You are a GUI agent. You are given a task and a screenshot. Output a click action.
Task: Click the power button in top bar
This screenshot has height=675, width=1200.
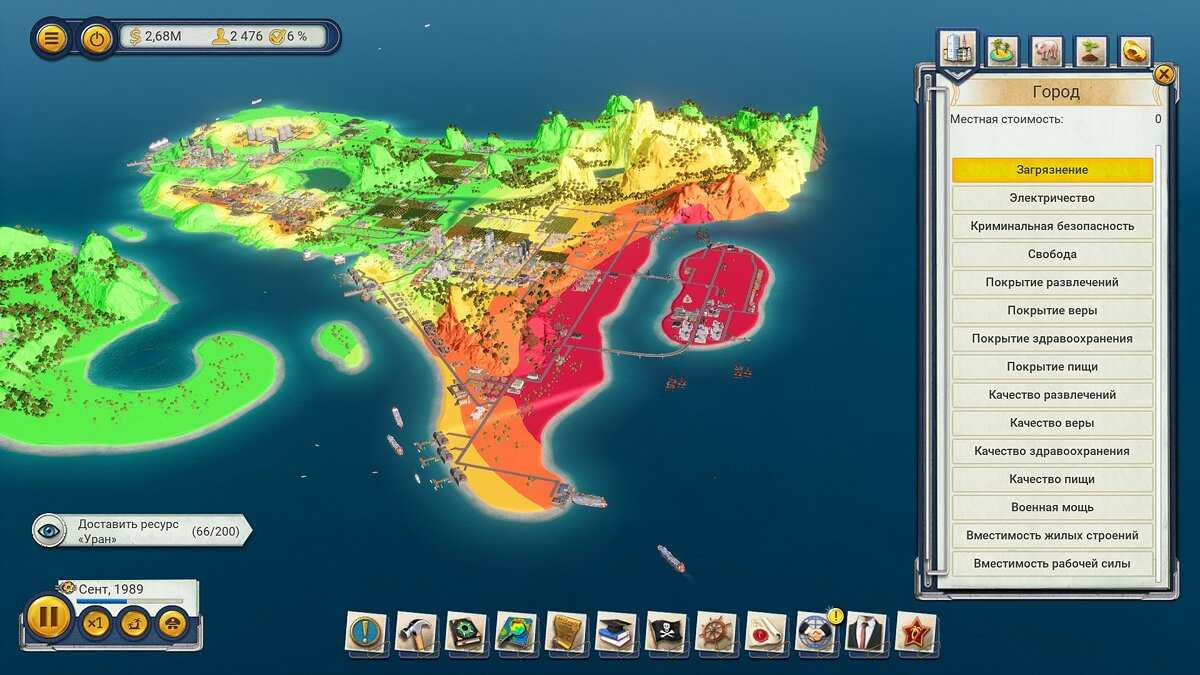tap(96, 39)
